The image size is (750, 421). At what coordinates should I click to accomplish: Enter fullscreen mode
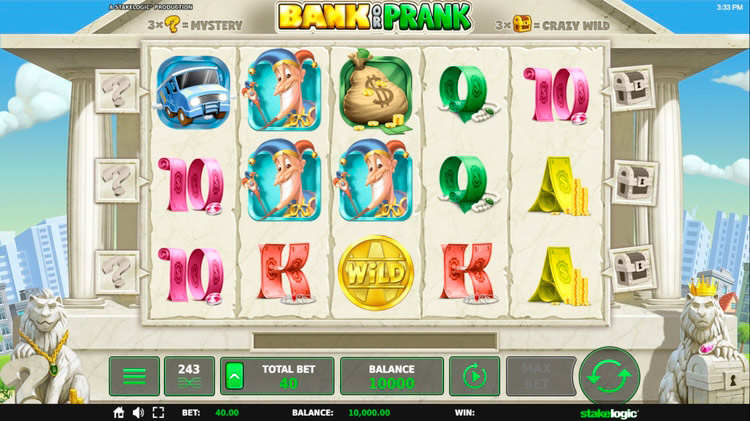click(158, 412)
